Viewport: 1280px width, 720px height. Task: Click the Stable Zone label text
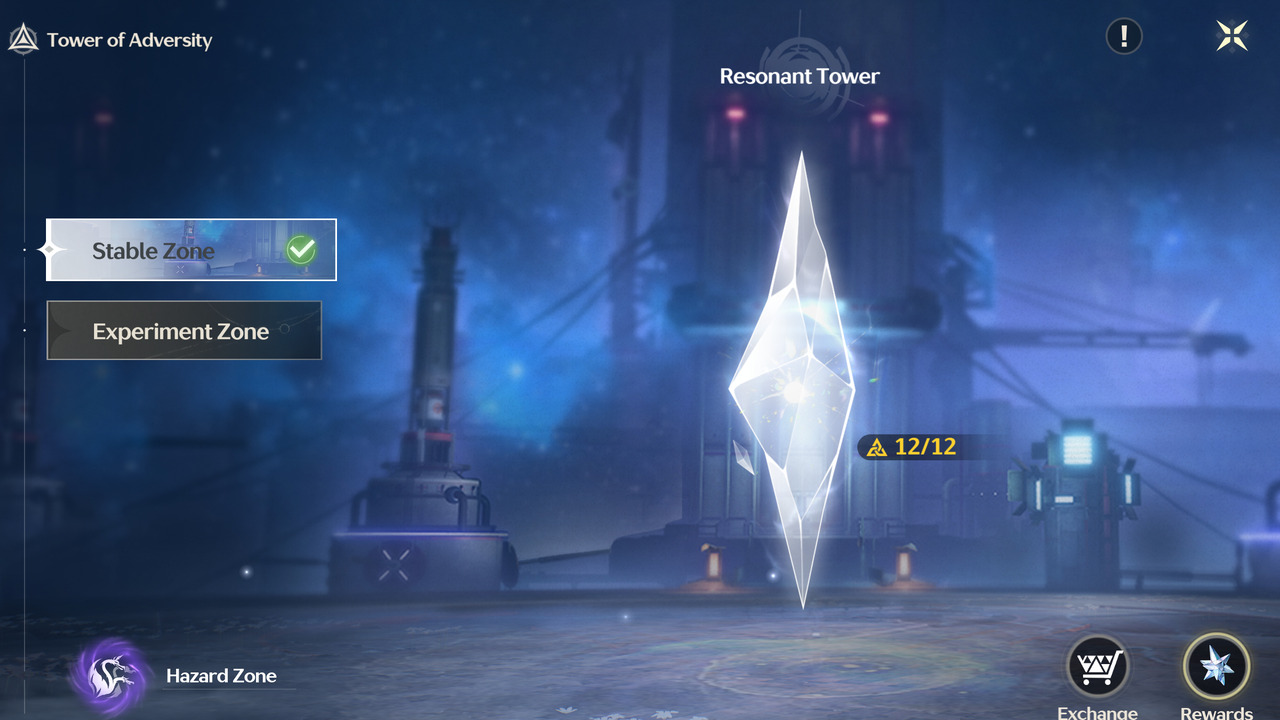point(153,251)
